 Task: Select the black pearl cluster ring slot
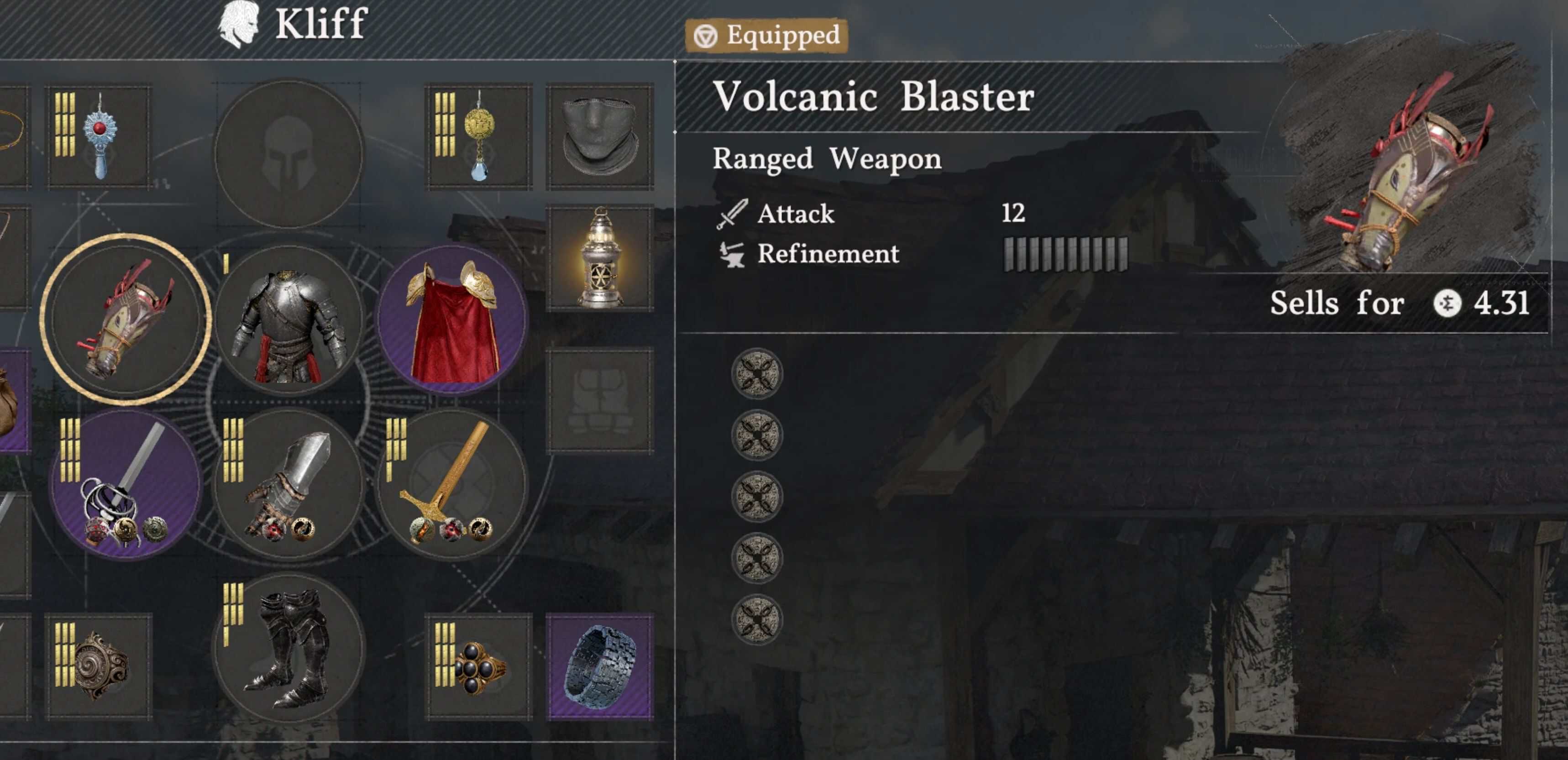pyautogui.click(x=479, y=666)
